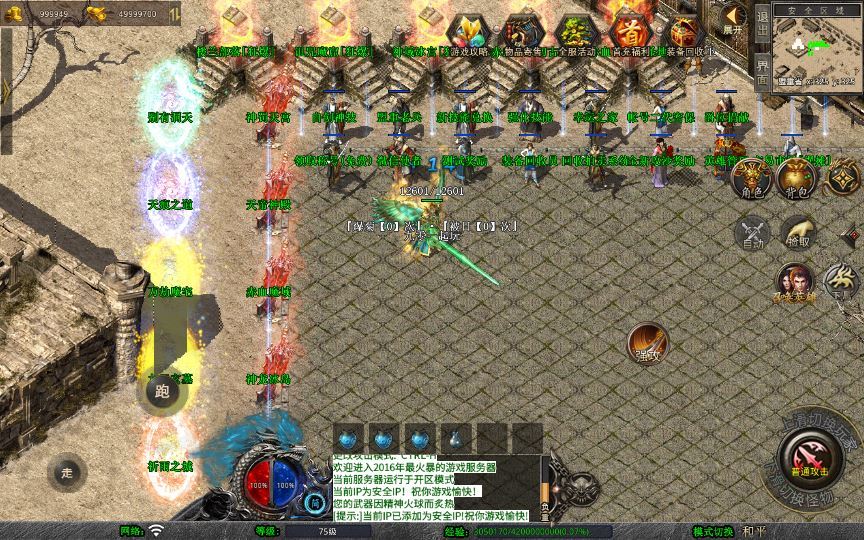Toggle 自动 auto-combat mode

752,233
